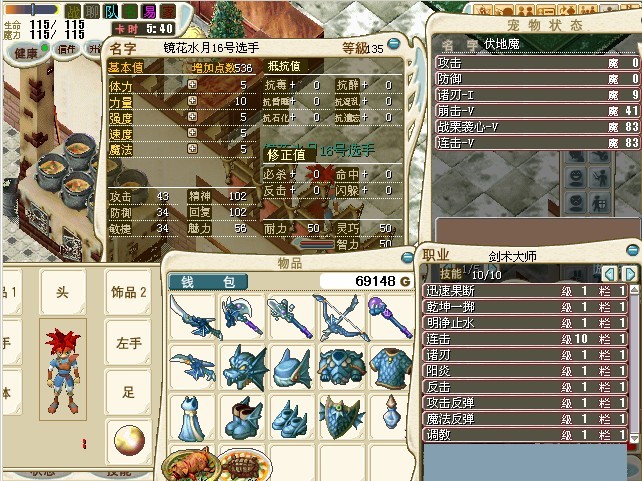Increase the 力量 stat with plus button
The height and width of the screenshot is (481, 642).
[192, 102]
